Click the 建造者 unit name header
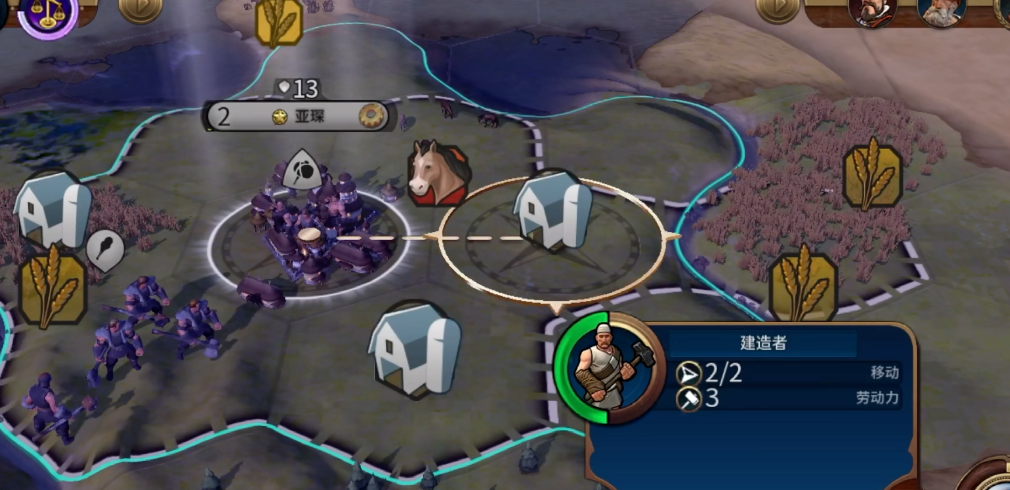 [763, 343]
